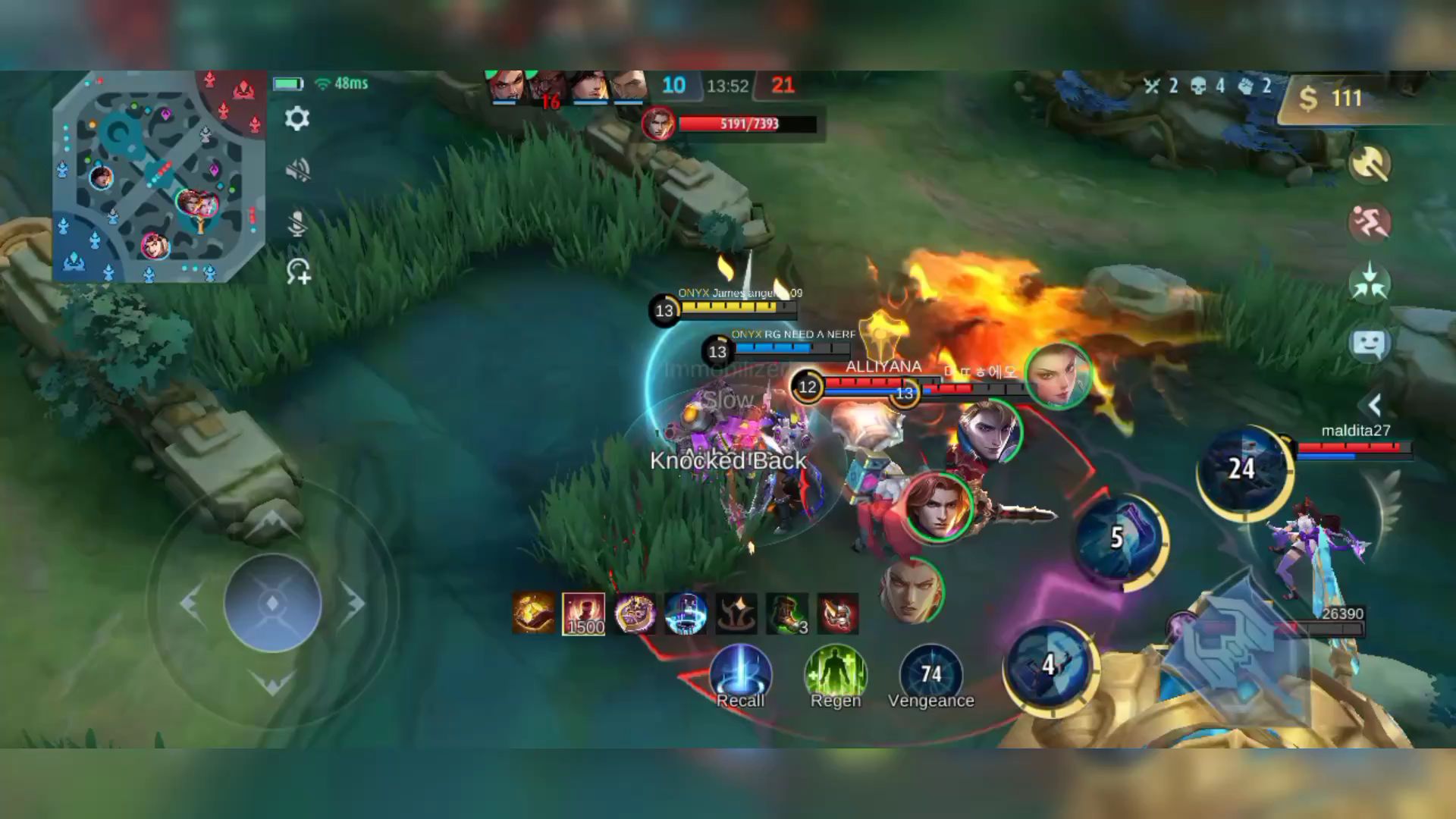Activate the Recall spell
The height and width of the screenshot is (819, 1456).
tap(740, 673)
